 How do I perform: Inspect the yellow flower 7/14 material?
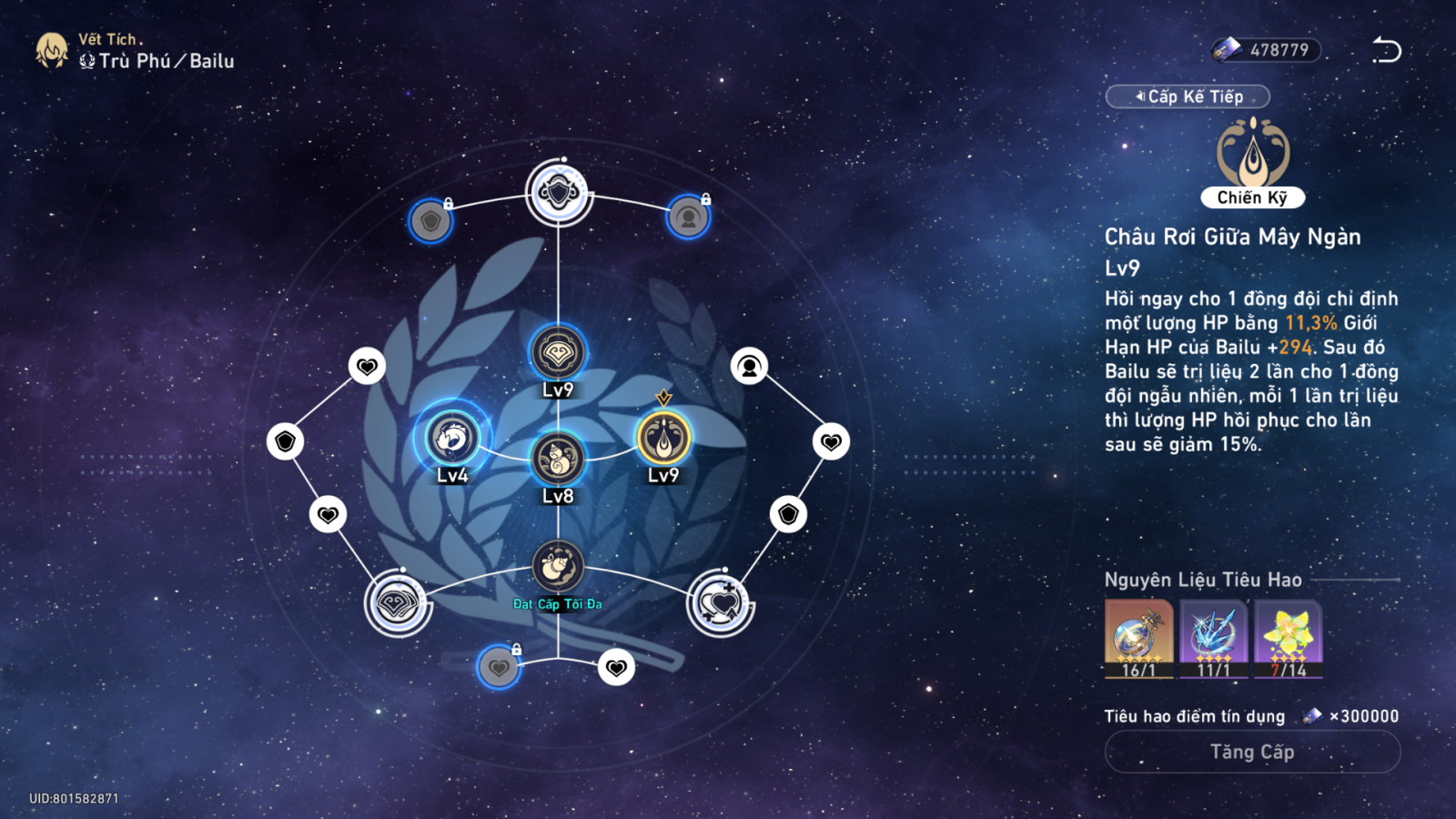click(x=1288, y=639)
